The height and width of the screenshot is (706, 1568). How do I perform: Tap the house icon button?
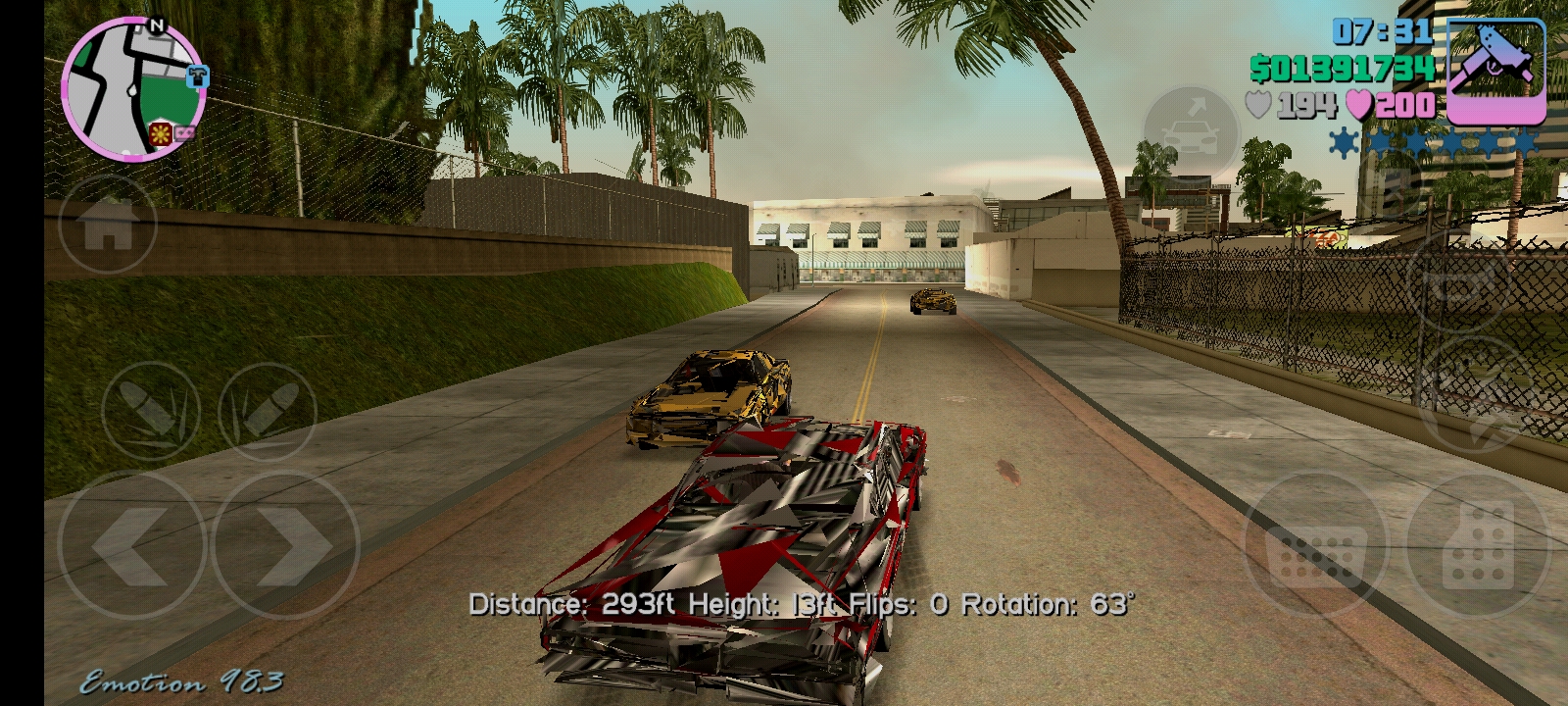[108, 224]
